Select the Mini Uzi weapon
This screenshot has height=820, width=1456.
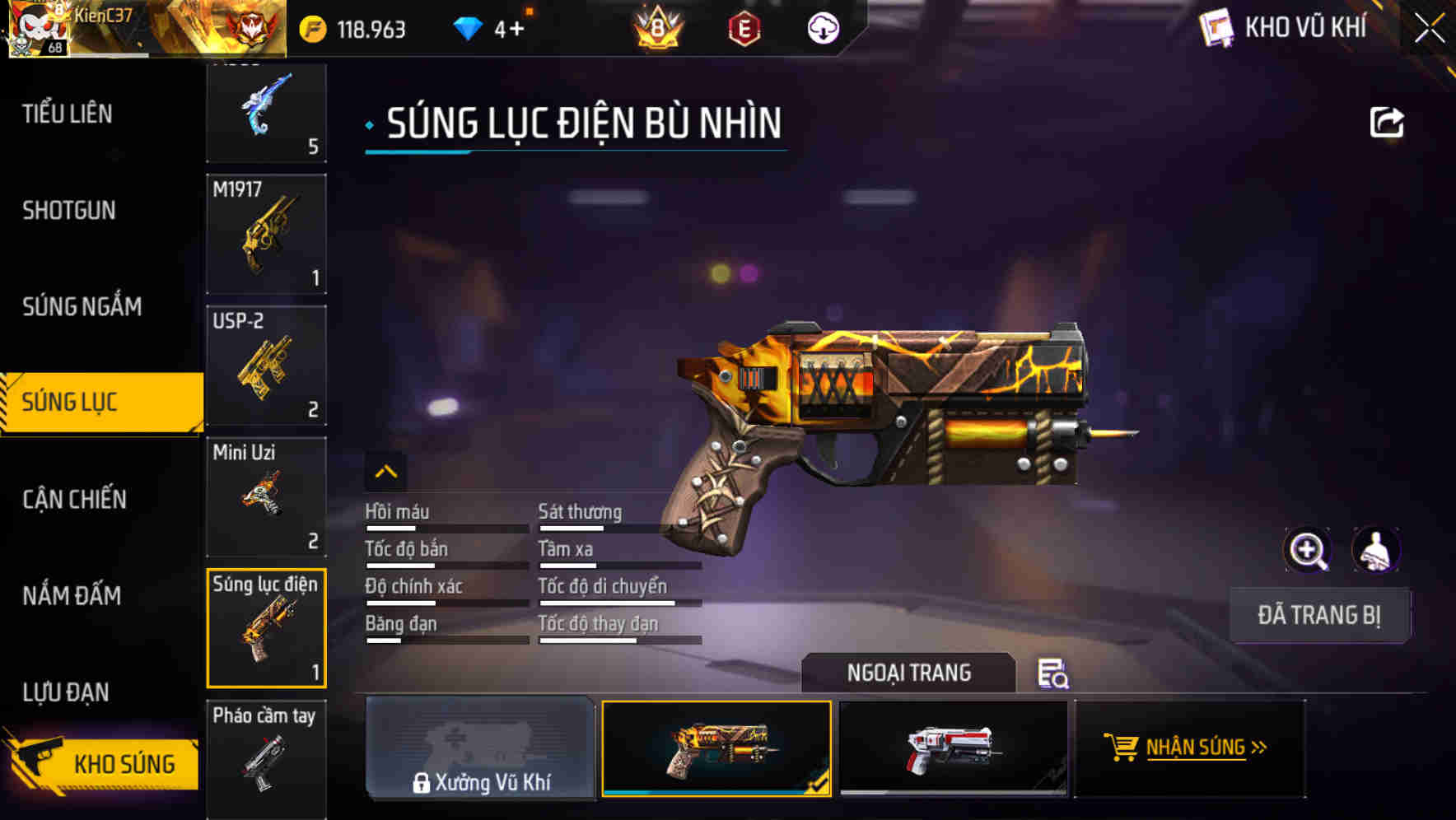tap(266, 496)
